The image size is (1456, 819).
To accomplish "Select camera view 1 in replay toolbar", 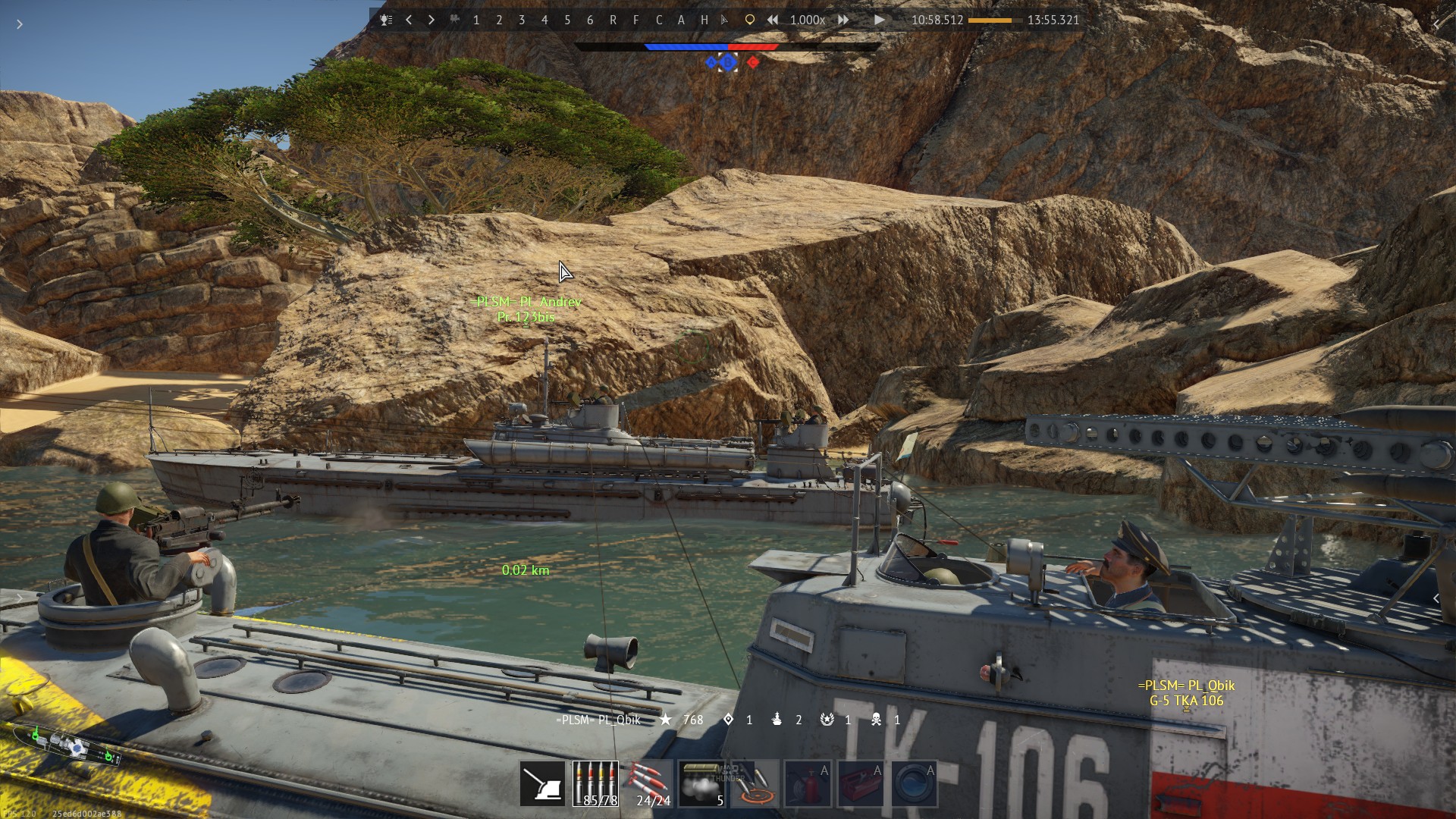I will pyautogui.click(x=476, y=20).
